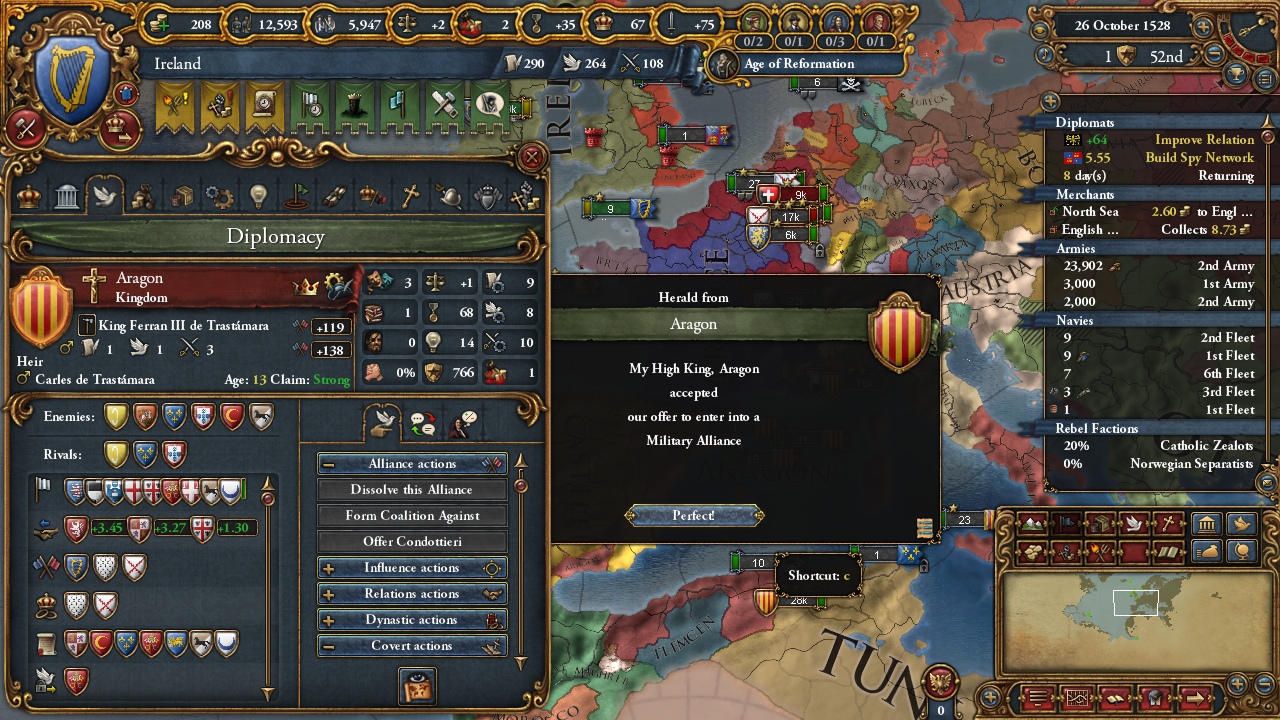The image size is (1280, 720).
Task: Select the trade mapmode dove icon
Action: click(1133, 523)
